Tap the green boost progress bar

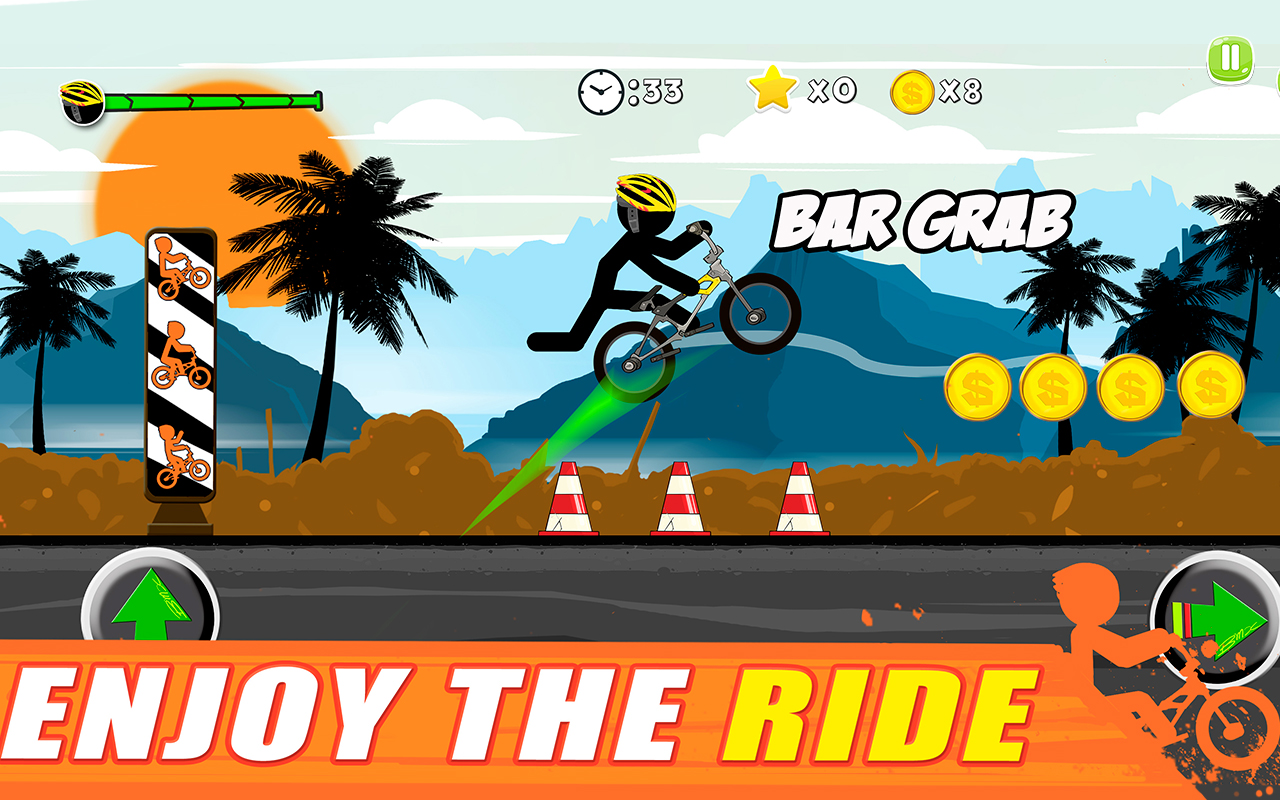pos(210,100)
